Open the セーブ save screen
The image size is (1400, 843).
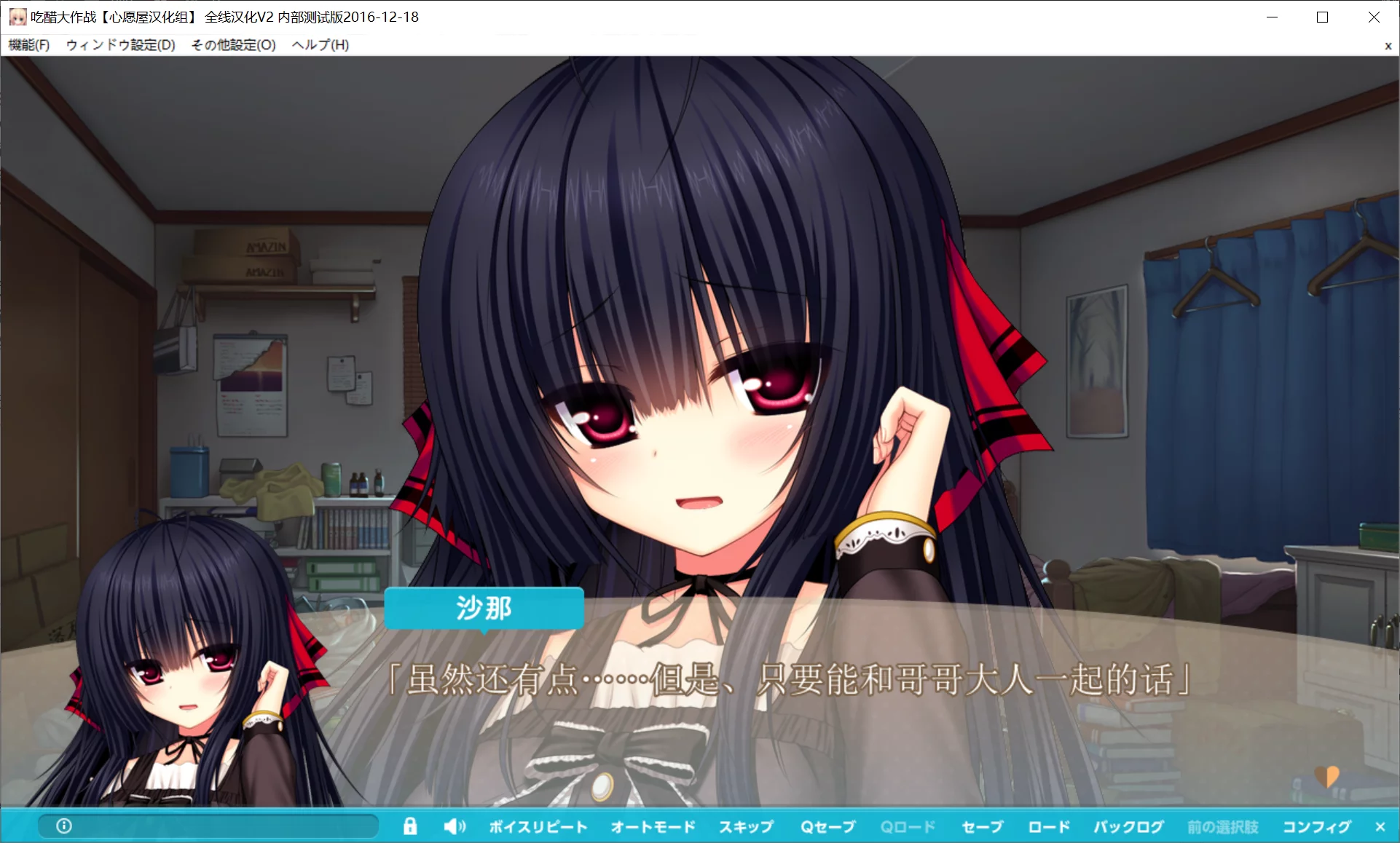[982, 826]
